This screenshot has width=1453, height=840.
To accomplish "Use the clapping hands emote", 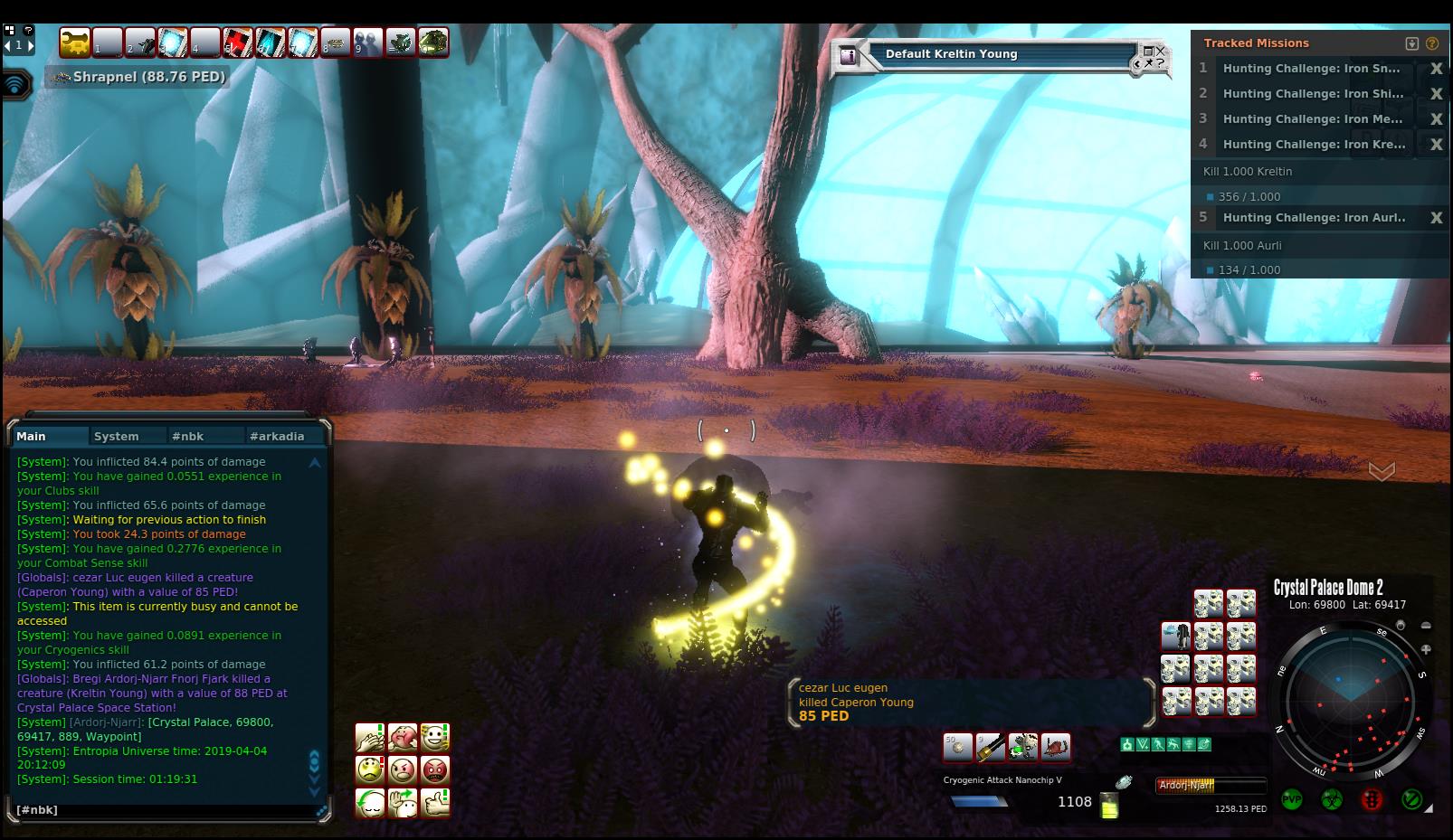I will (x=369, y=738).
